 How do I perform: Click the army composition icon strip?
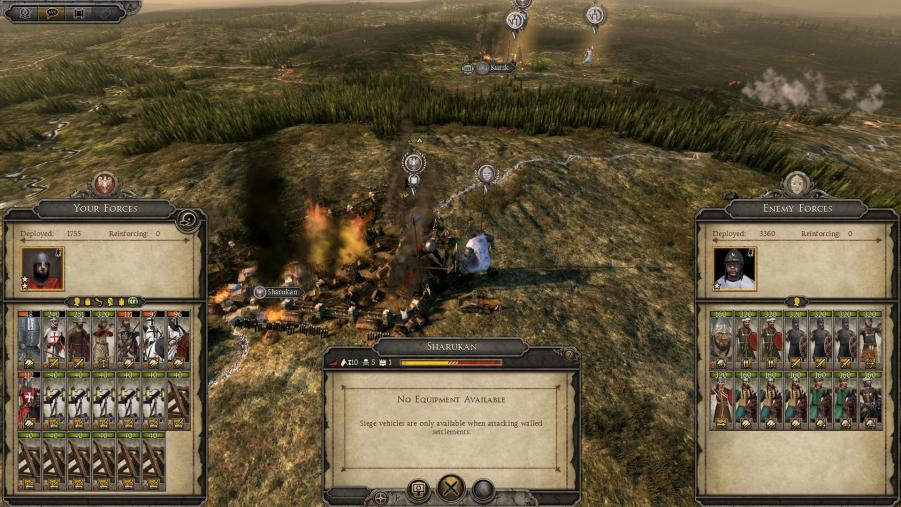(x=104, y=301)
